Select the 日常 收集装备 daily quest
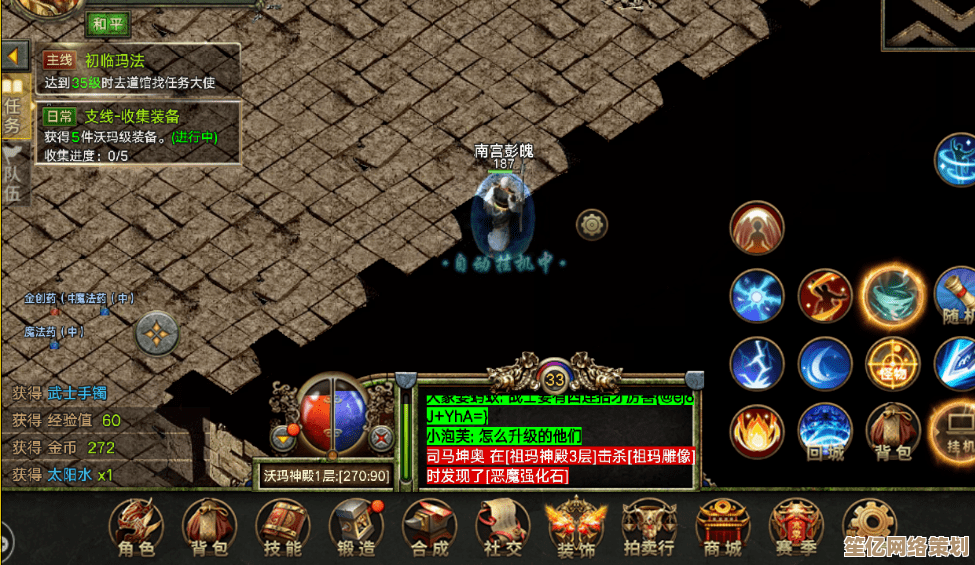Image resolution: width=975 pixels, height=565 pixels. 140,130
